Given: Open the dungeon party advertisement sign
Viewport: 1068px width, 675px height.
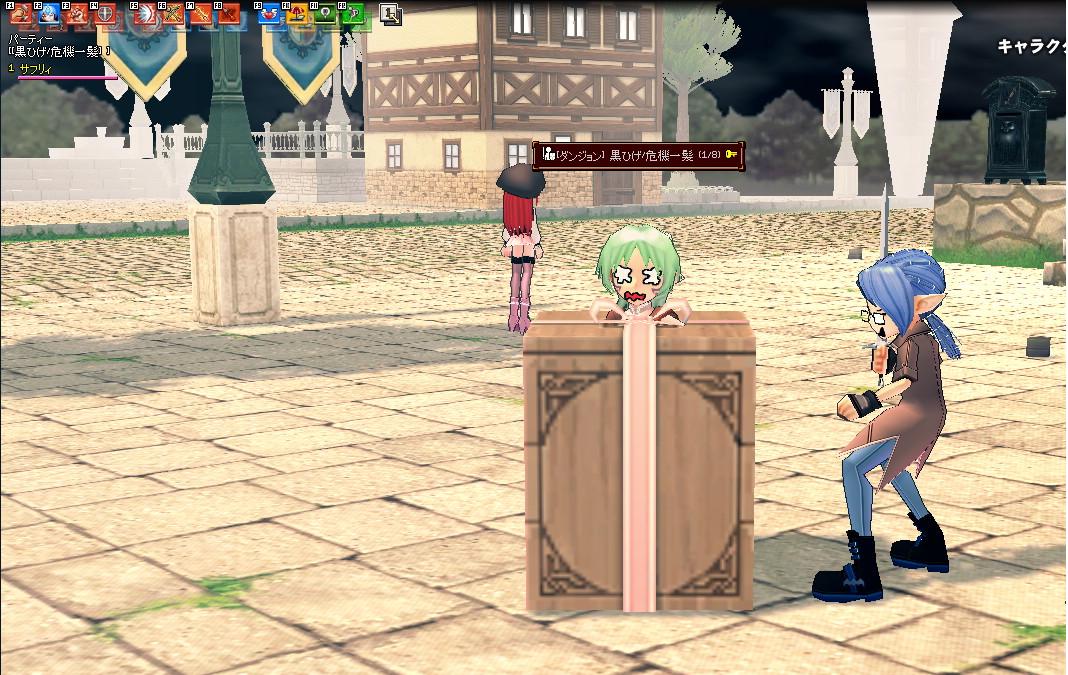Looking at the screenshot, I should [639, 155].
